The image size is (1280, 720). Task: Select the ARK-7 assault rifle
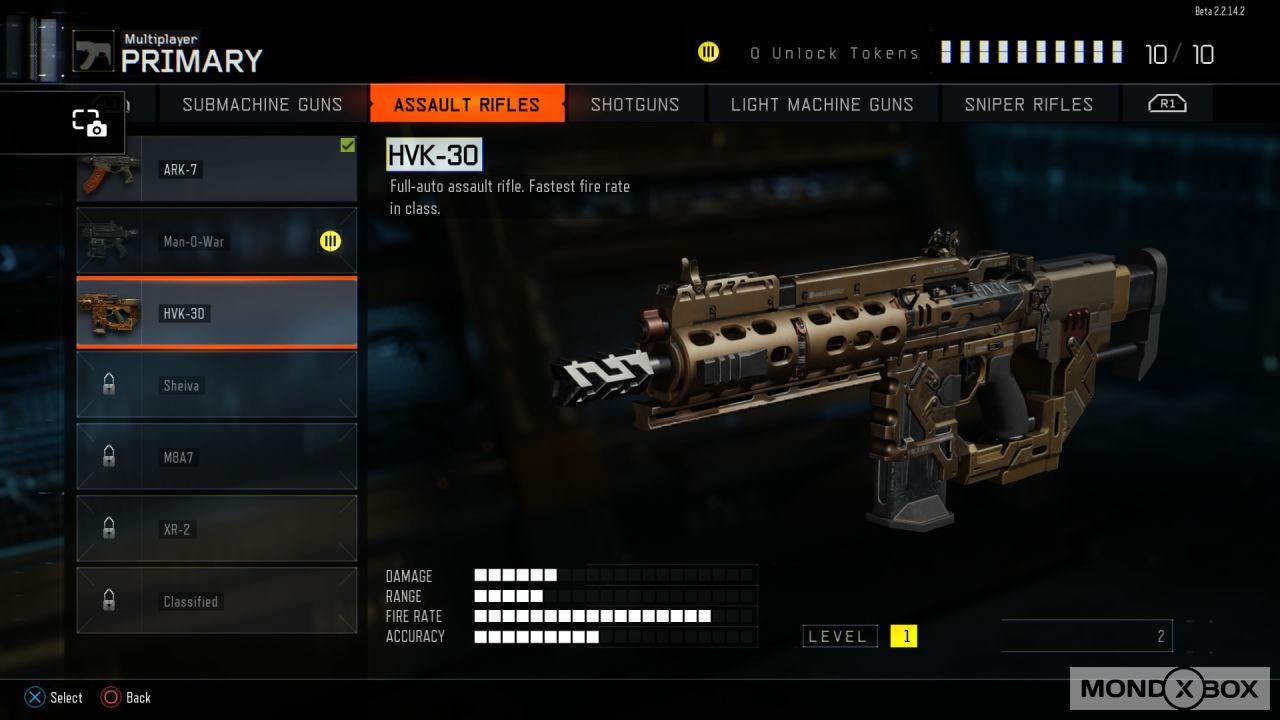[217, 170]
